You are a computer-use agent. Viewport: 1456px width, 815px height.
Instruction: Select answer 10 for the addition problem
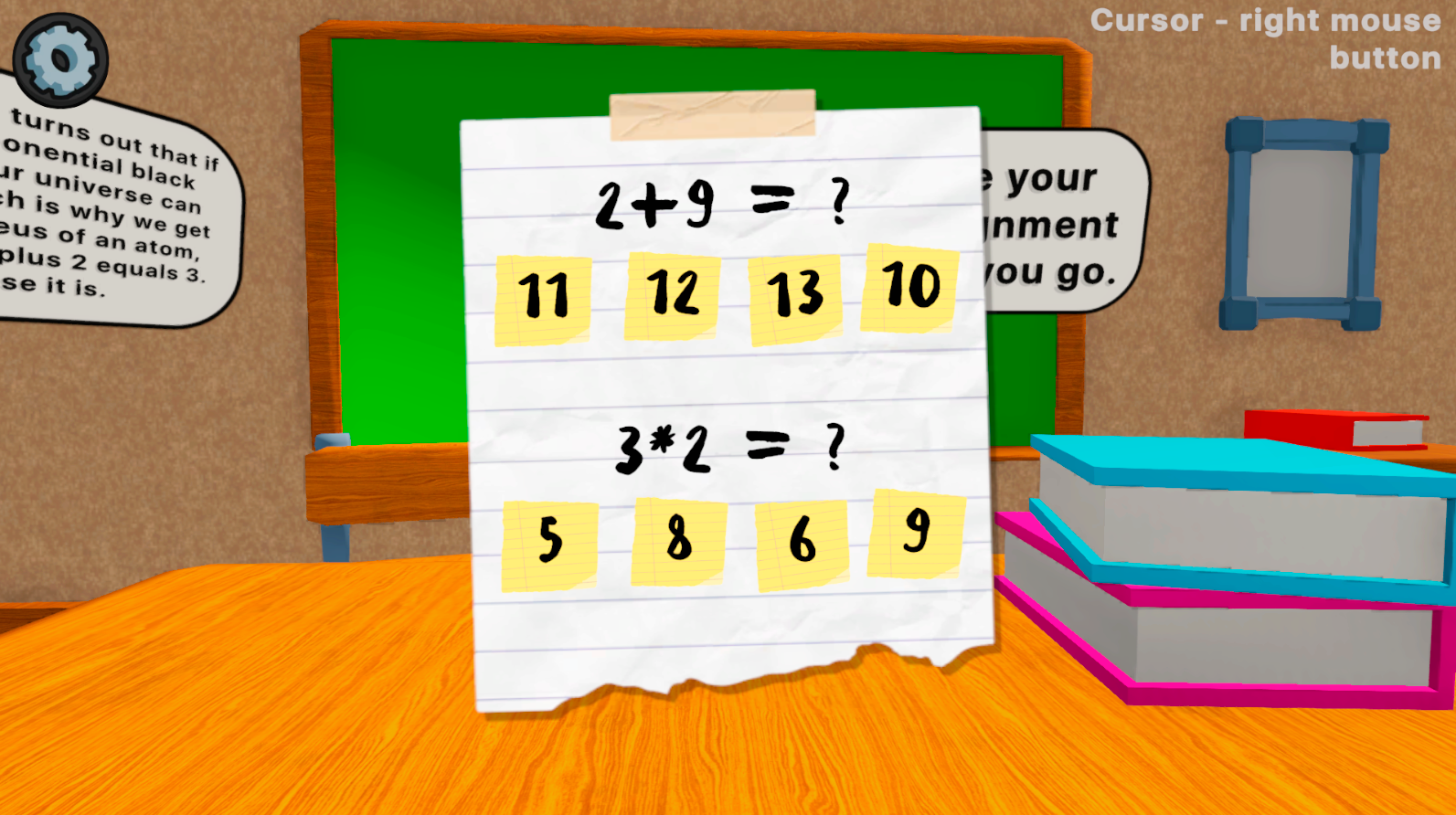click(x=909, y=285)
